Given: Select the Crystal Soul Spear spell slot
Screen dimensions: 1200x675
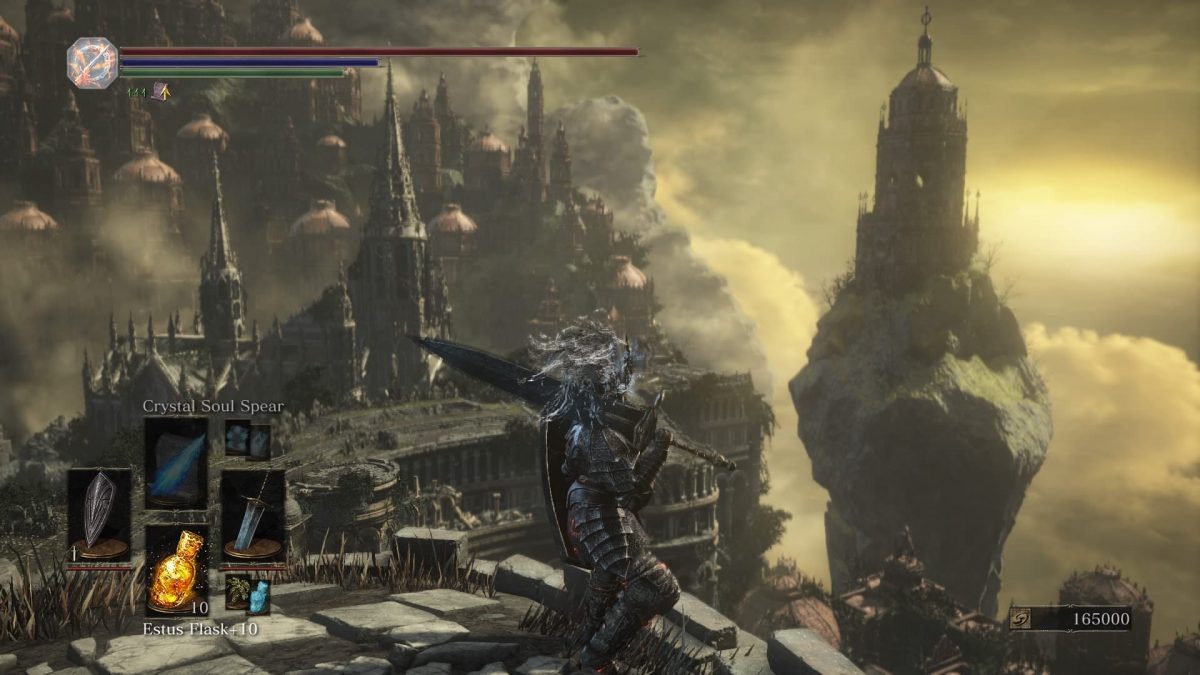Looking at the screenshot, I should [176, 462].
